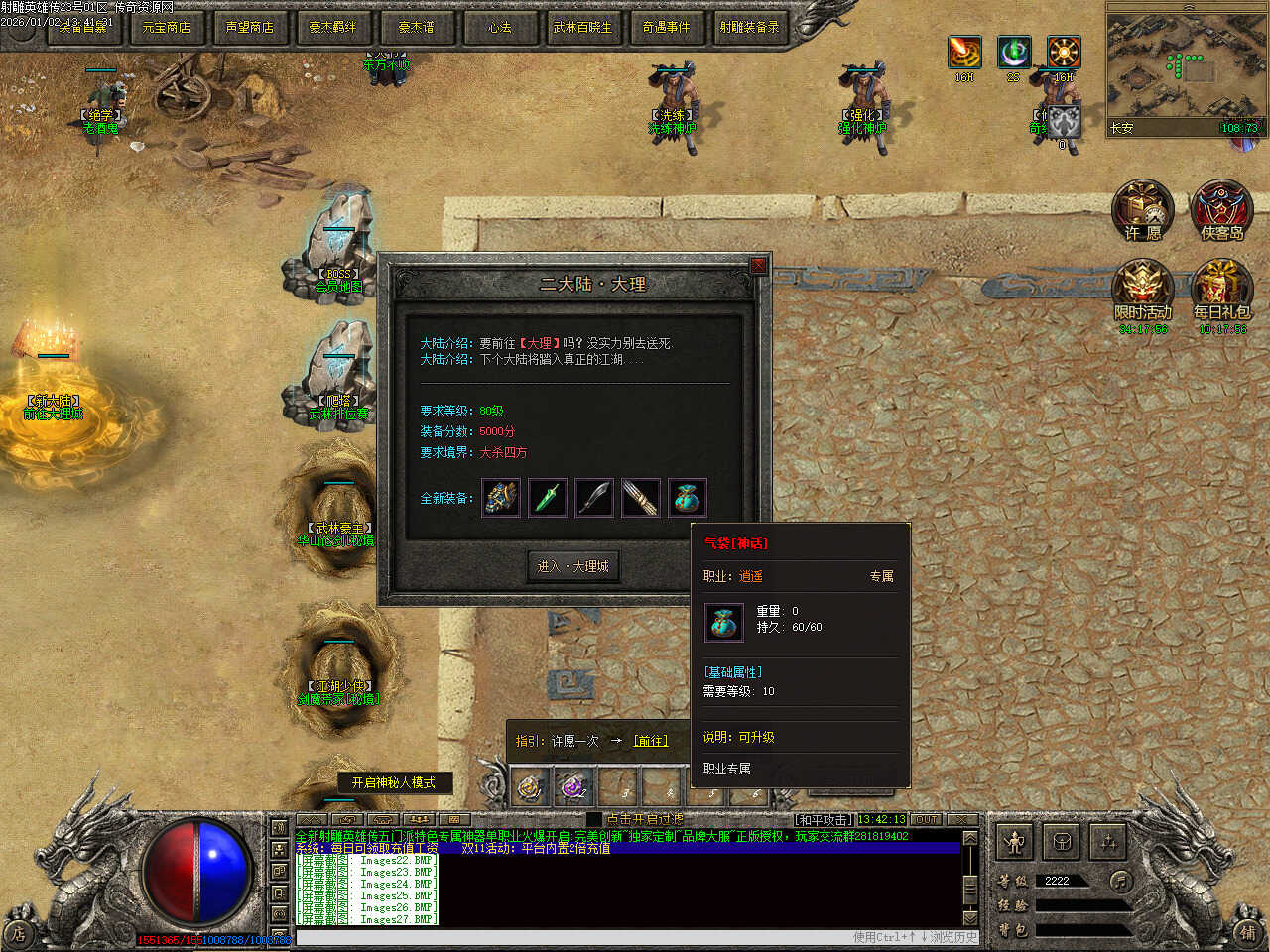The width and height of the screenshot is (1270, 952).
Task: Open the 声望商店 reputation shop
Action: (x=250, y=27)
